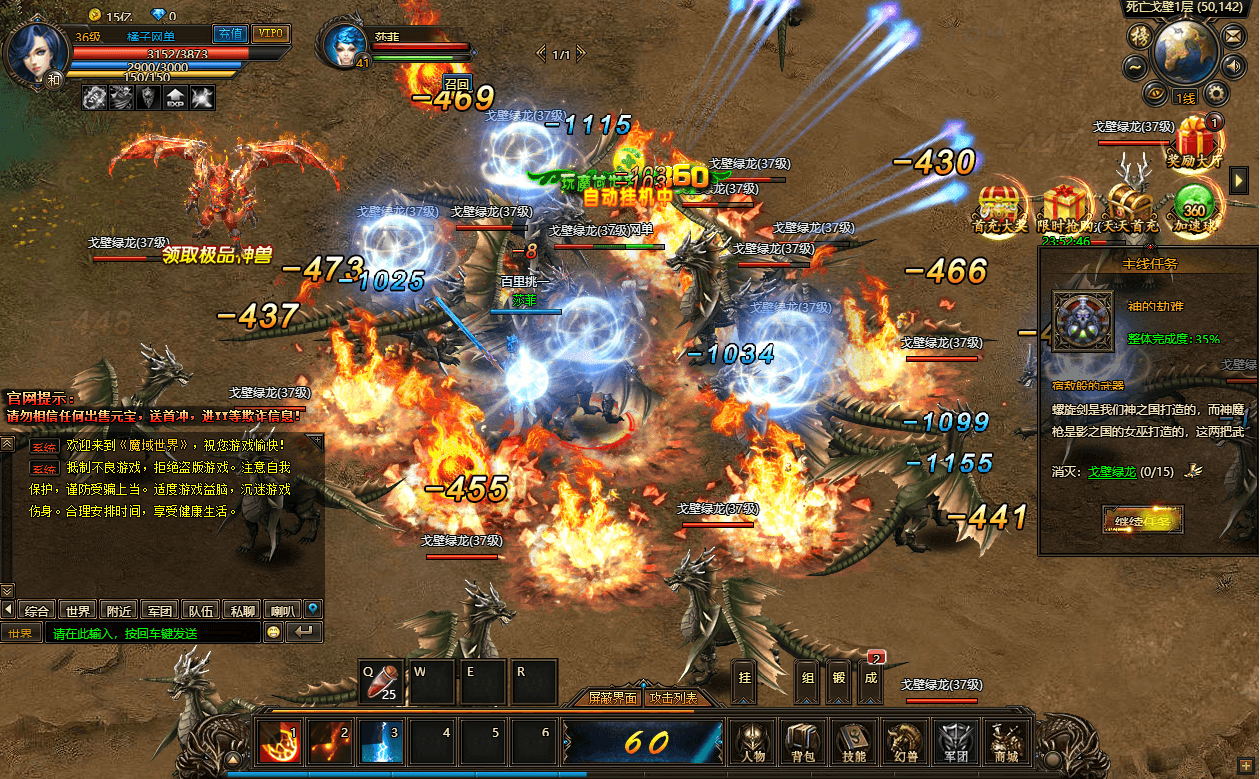Open the 奖励大厅 reward hall gift
The image size is (1260, 779).
pos(1194,141)
